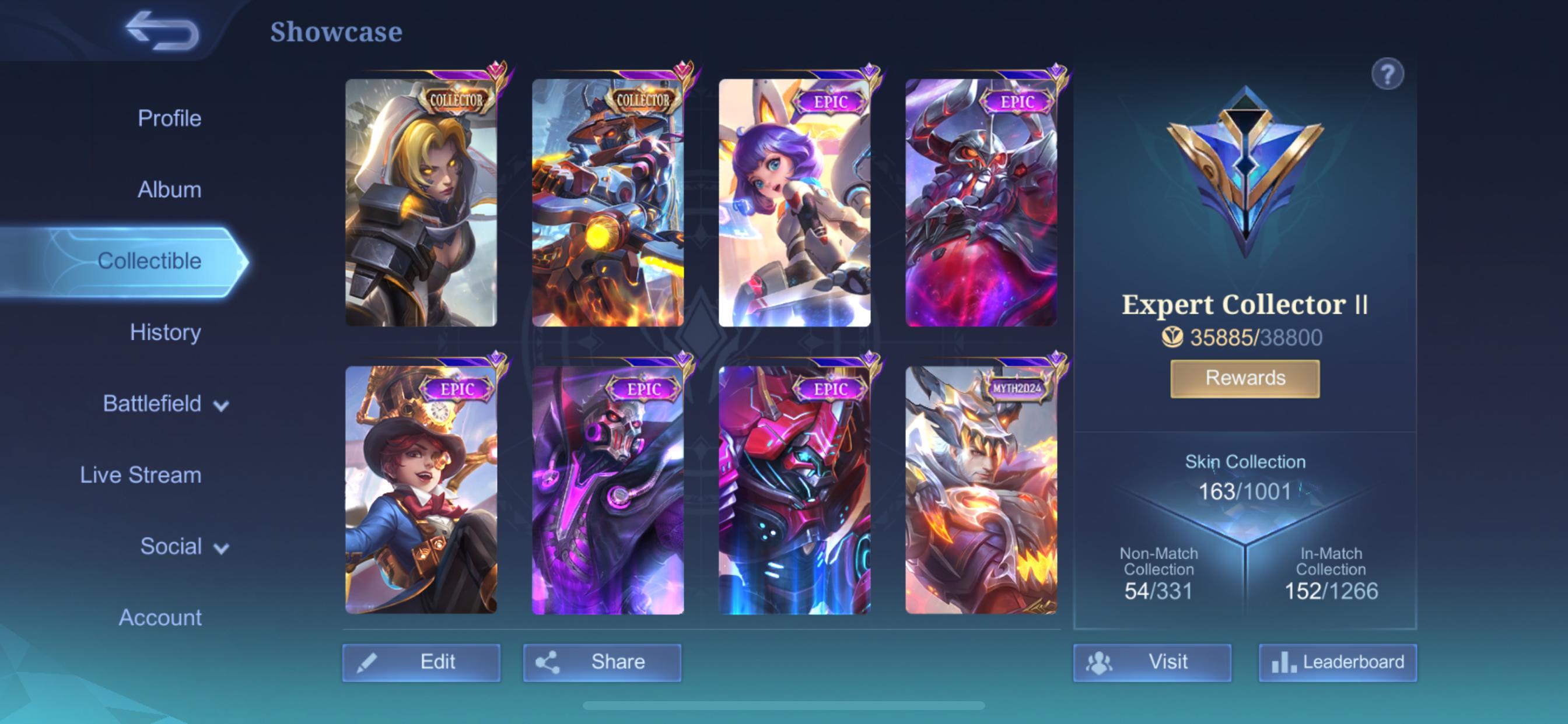Claim collector Rewards
The image size is (1568, 724).
(x=1244, y=377)
